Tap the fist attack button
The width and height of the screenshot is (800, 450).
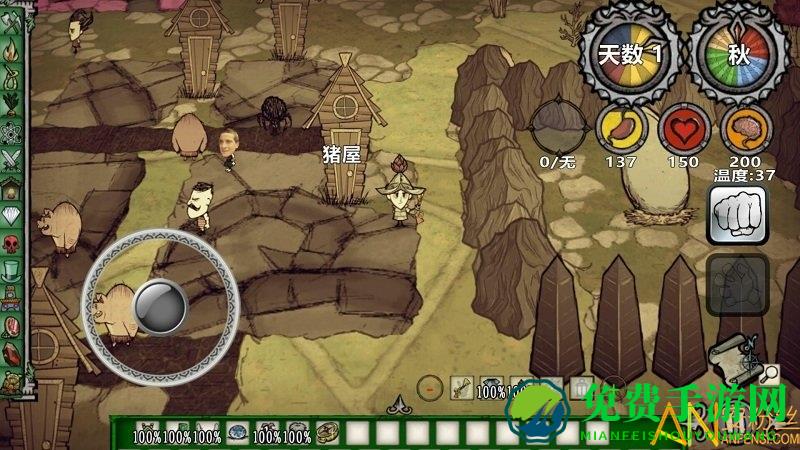(x=737, y=213)
